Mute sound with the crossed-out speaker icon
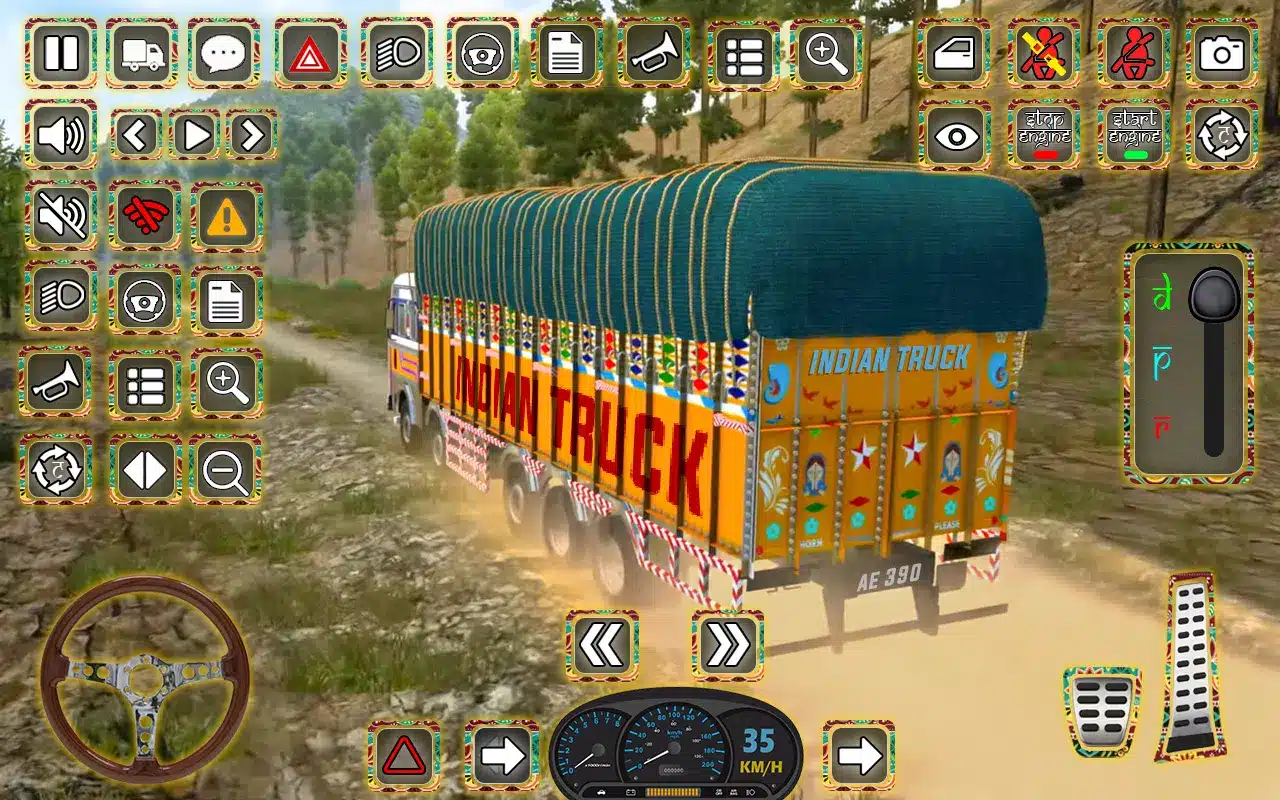This screenshot has height=800, width=1280. 61,216
